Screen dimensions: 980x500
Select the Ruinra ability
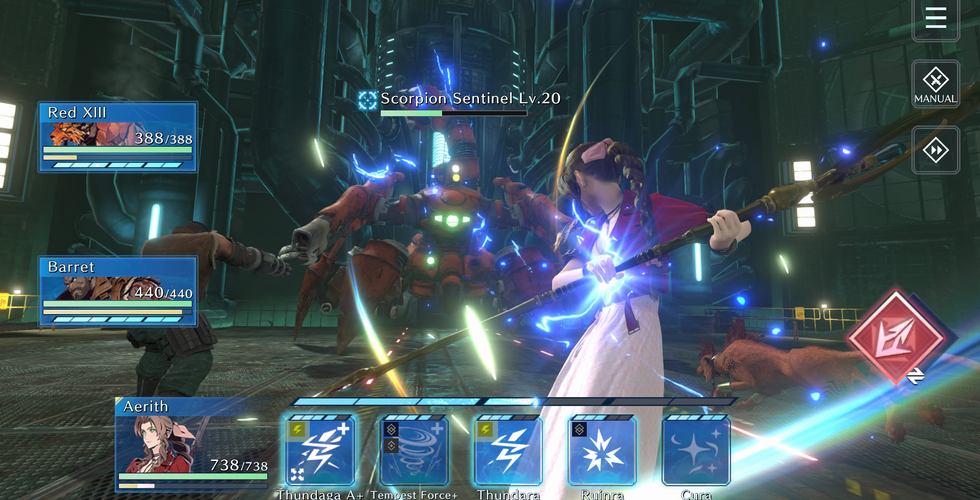602,450
